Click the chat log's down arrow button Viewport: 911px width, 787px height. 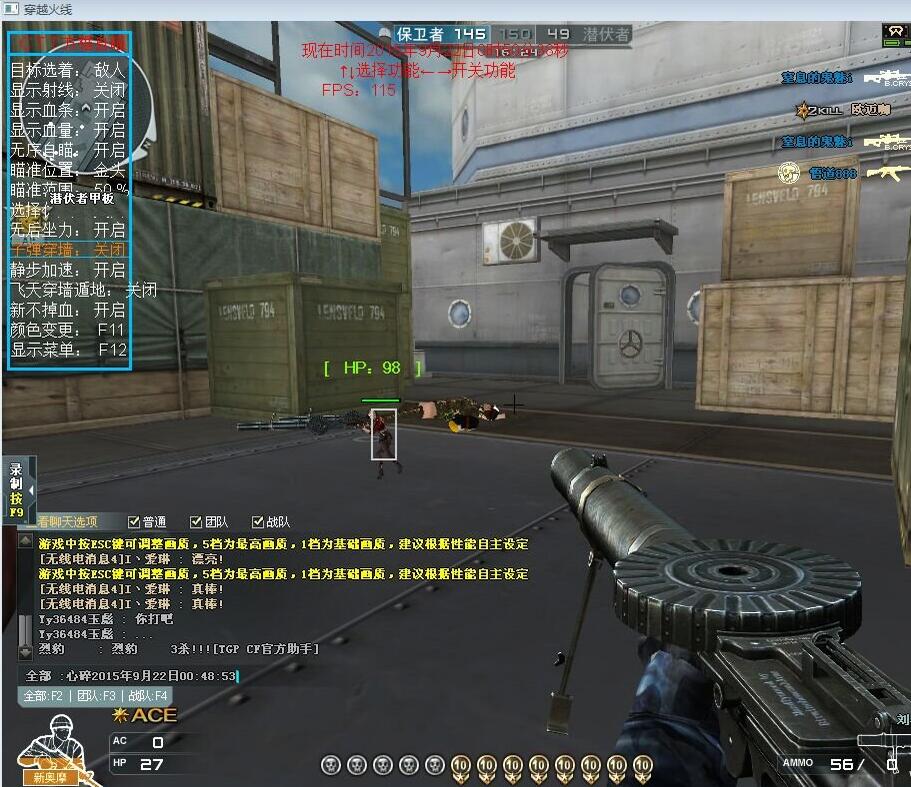[25, 651]
